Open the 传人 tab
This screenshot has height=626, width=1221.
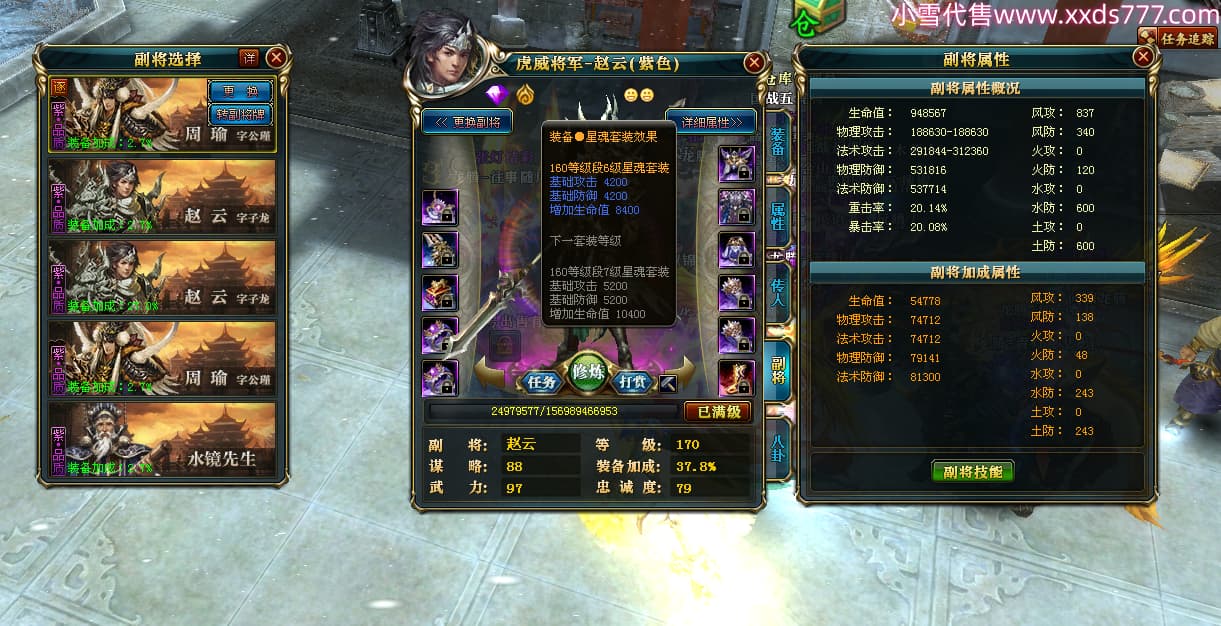[x=778, y=292]
